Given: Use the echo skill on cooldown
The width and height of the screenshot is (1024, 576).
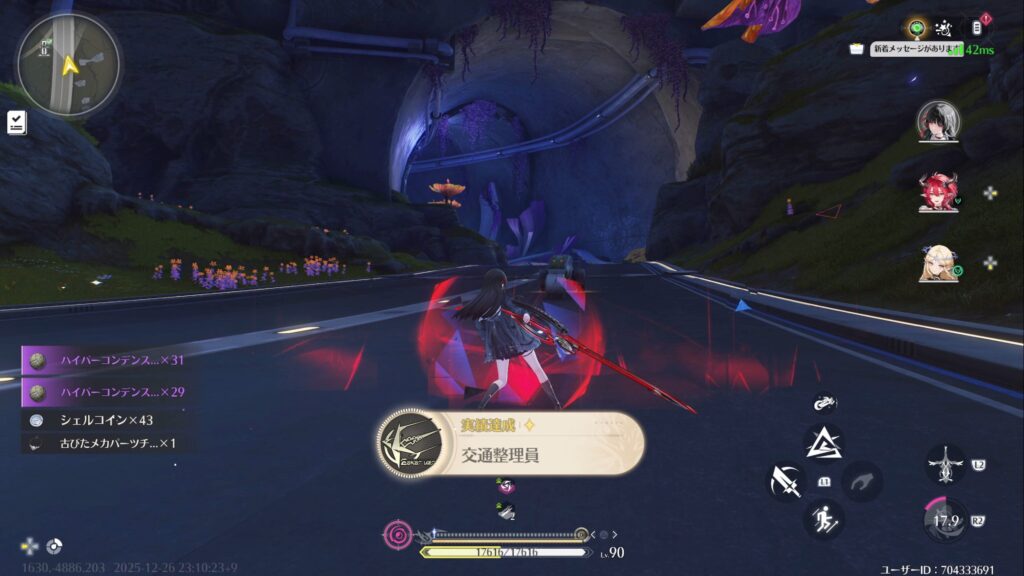Looking at the screenshot, I should point(945,520).
